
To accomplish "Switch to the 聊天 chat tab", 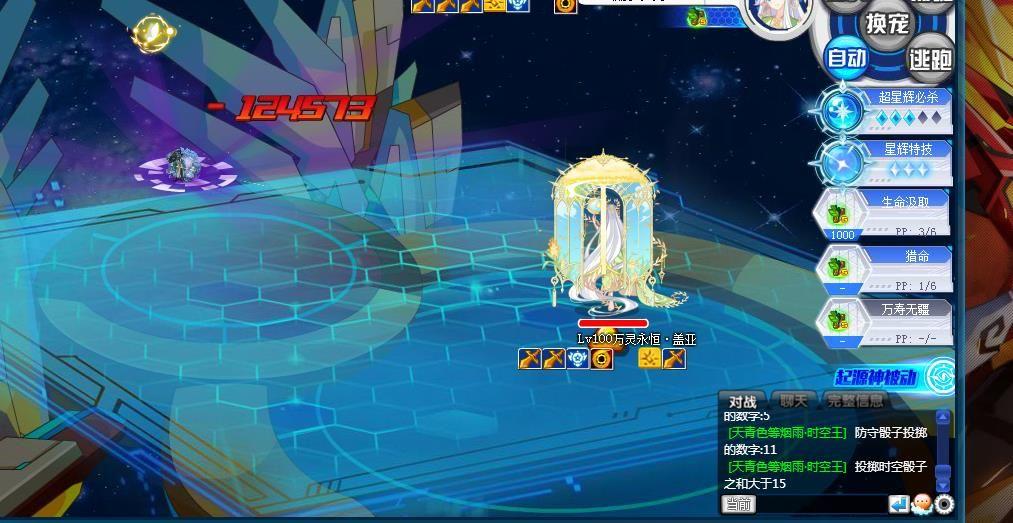I will pos(793,401).
